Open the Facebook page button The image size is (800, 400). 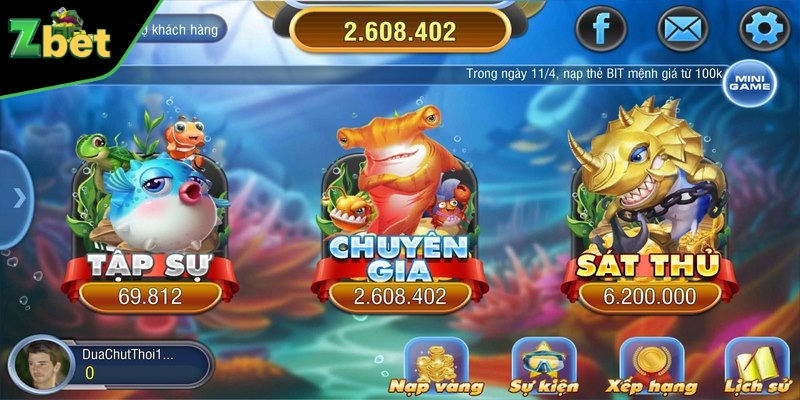click(602, 28)
